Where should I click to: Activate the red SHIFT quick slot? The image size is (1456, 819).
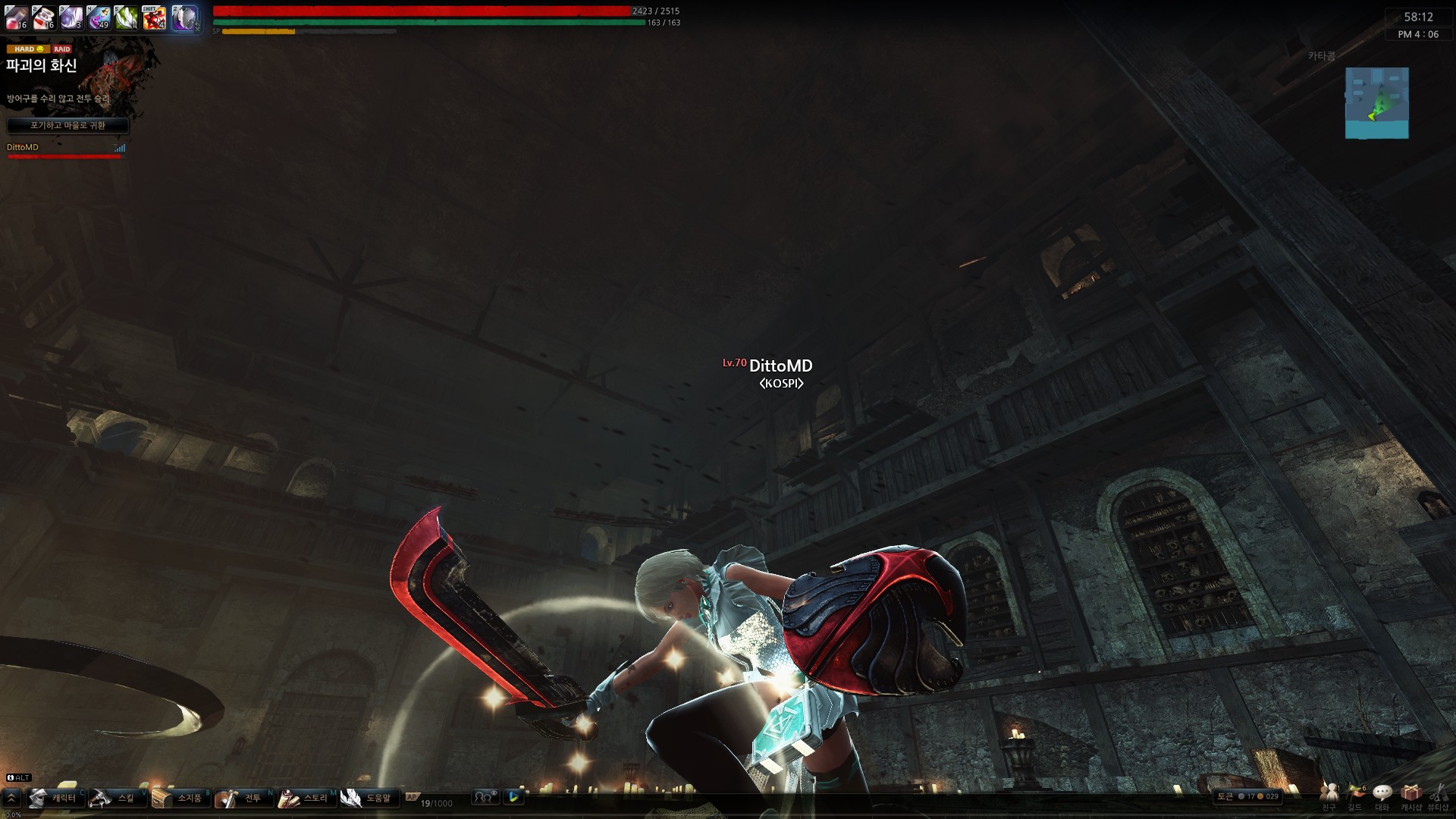coord(154,17)
